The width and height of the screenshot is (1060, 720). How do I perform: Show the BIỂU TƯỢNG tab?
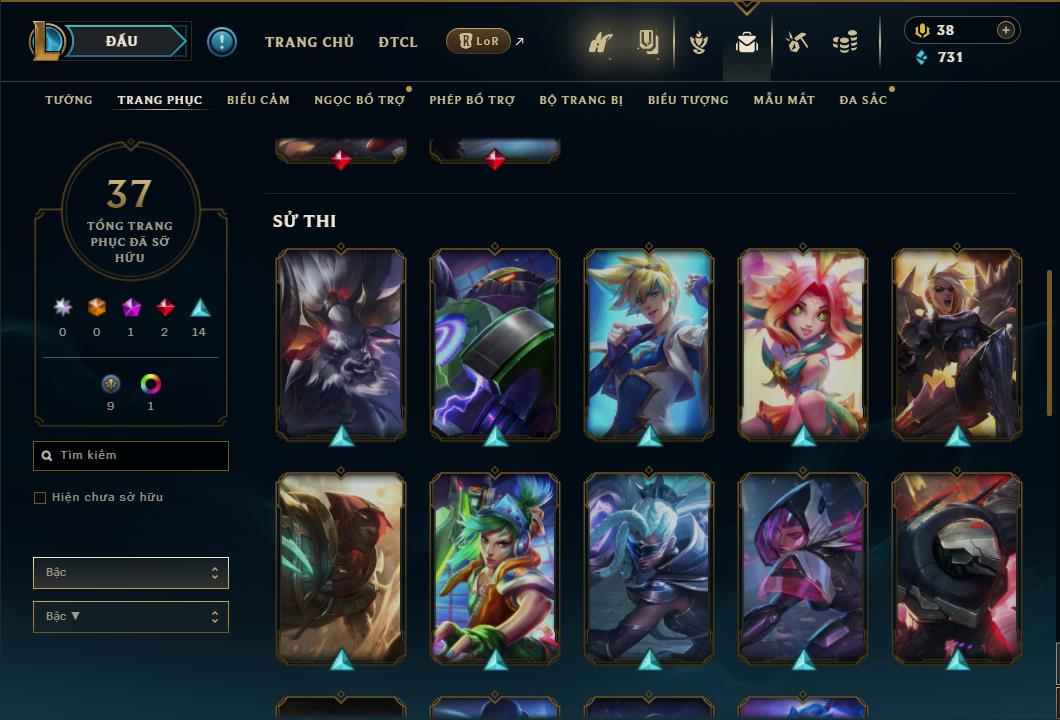click(688, 100)
